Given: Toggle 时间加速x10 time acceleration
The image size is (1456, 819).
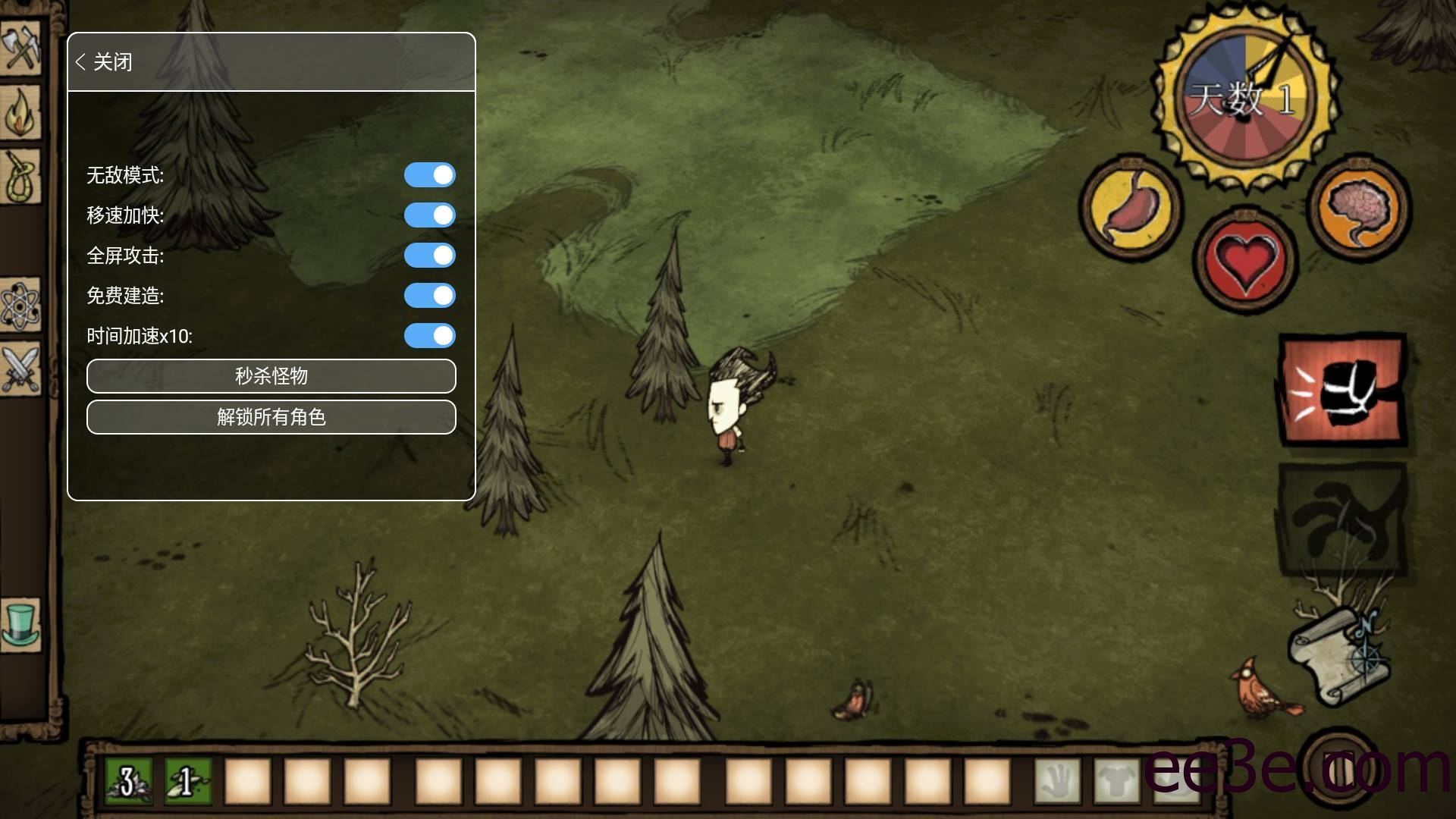Looking at the screenshot, I should tap(429, 336).
